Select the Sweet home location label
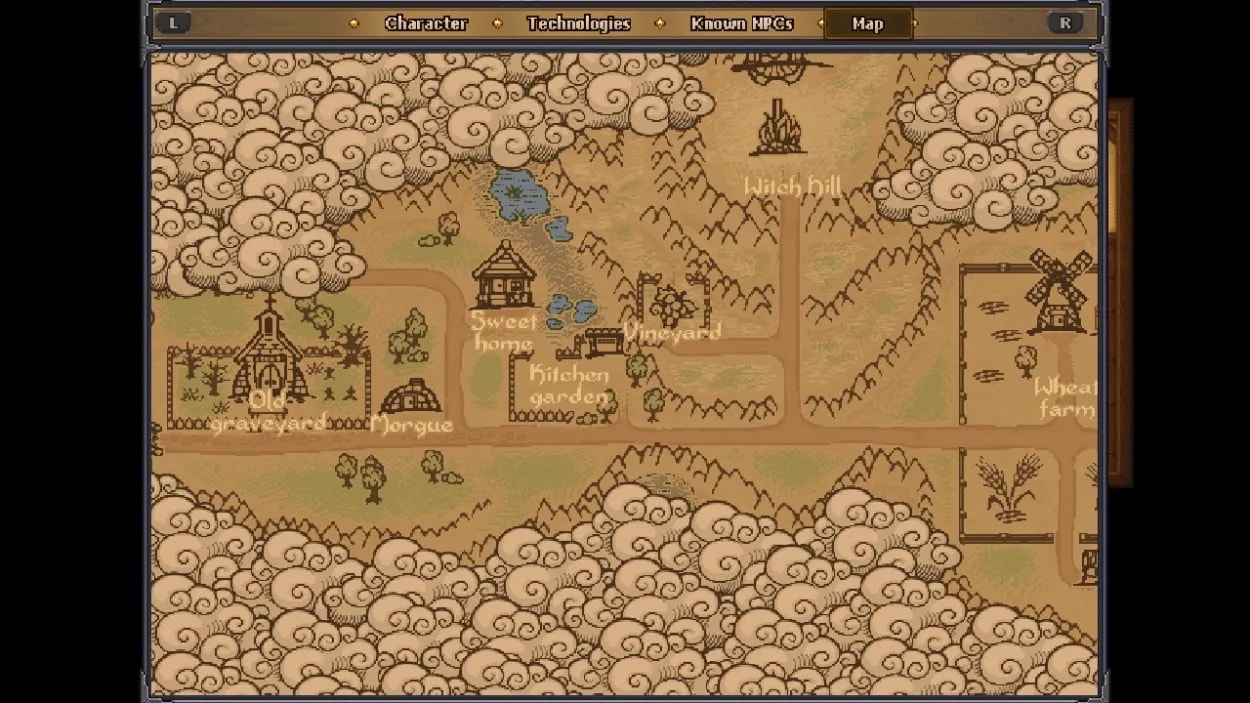 coord(504,332)
